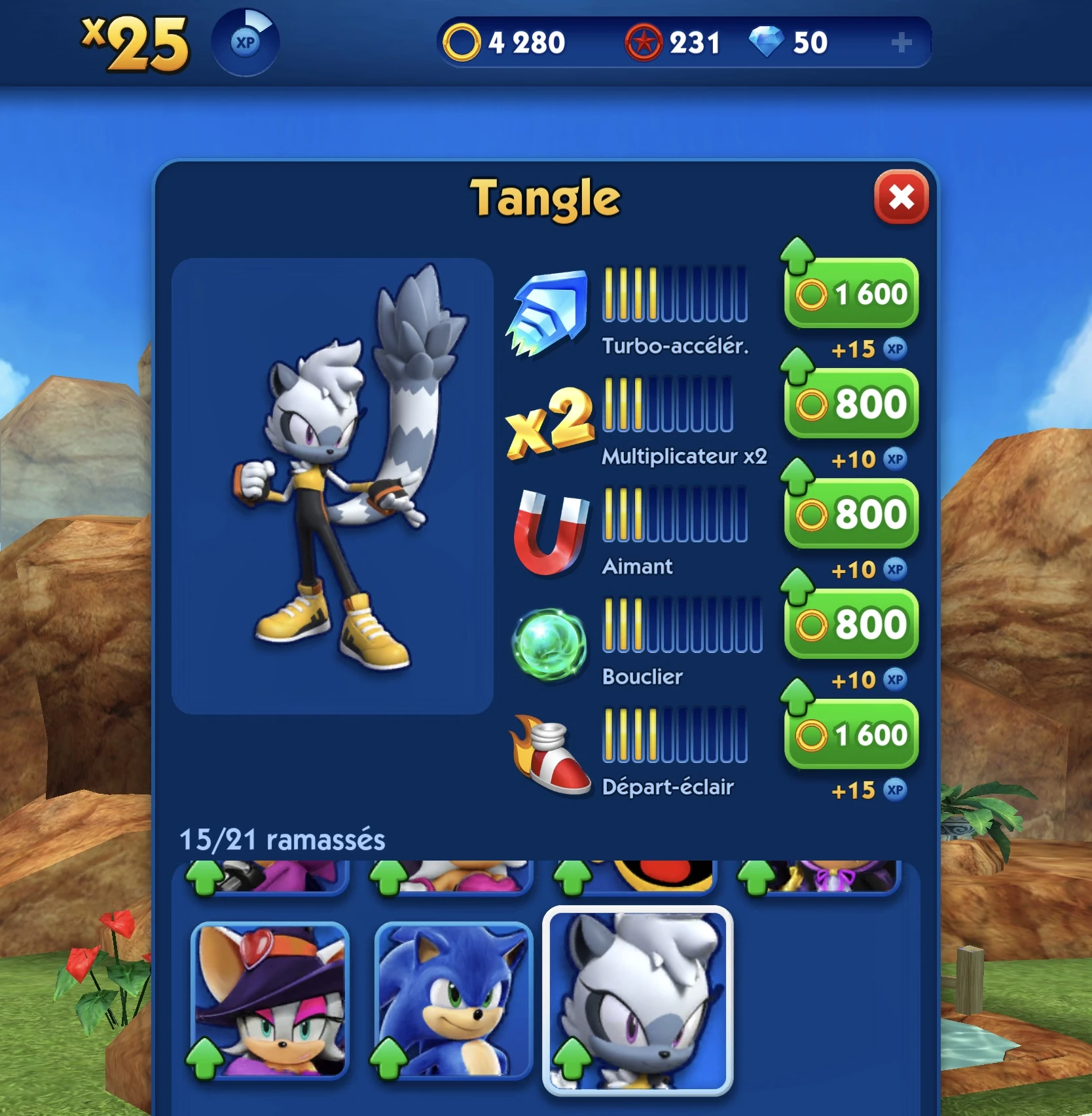
Task: Click the XP progress circle icon
Action: (x=246, y=41)
